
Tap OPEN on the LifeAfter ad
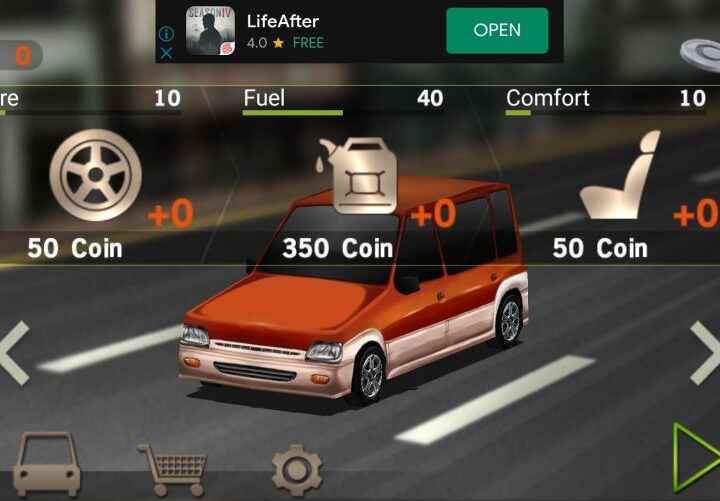click(497, 30)
